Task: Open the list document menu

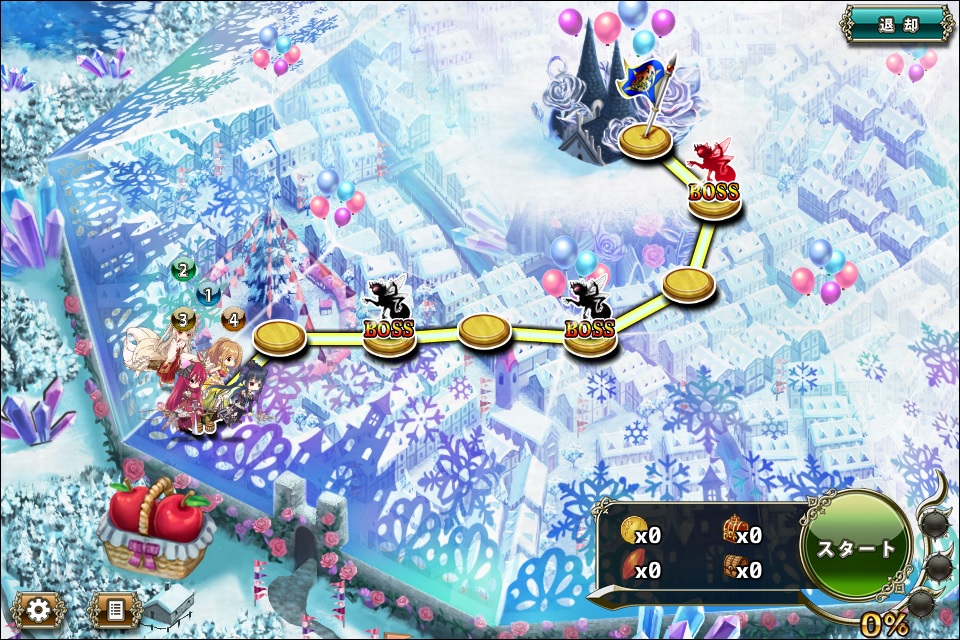Action: click(x=114, y=608)
